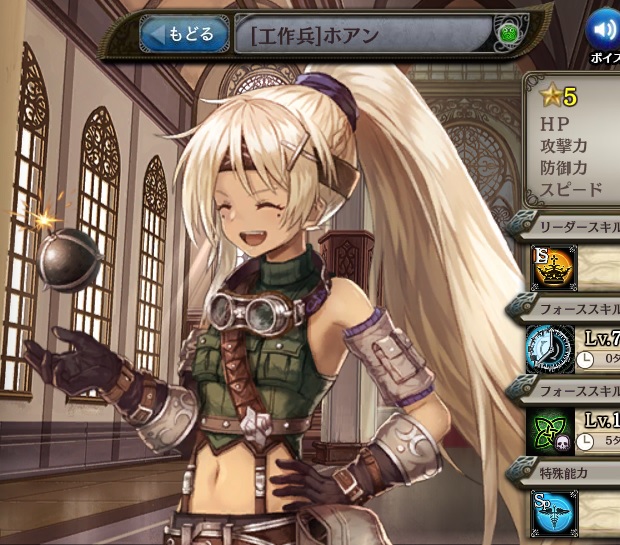View the special ability SP icon
This screenshot has height=545, width=620.
pos(553,511)
